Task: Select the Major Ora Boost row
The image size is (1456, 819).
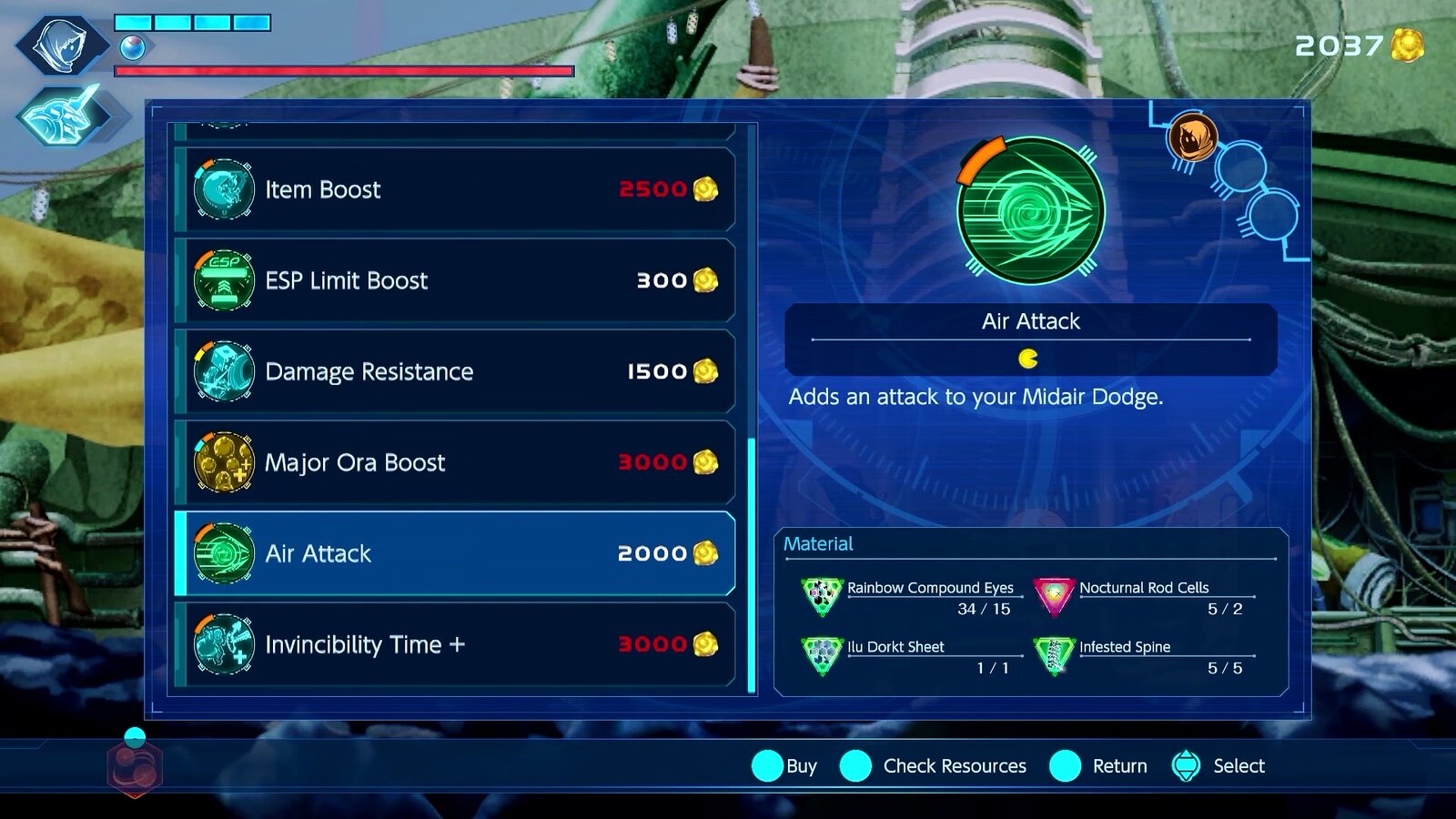Action: tap(455, 462)
